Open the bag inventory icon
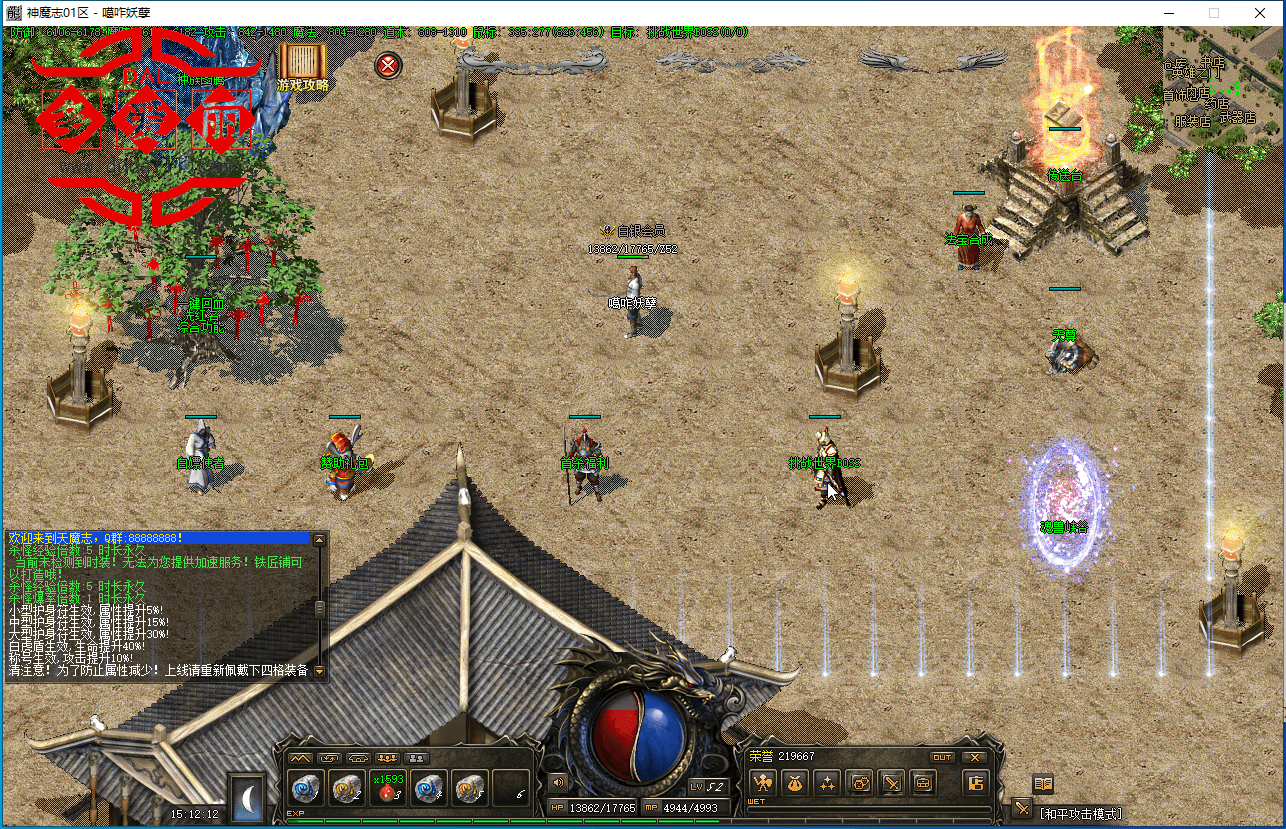 tap(795, 782)
